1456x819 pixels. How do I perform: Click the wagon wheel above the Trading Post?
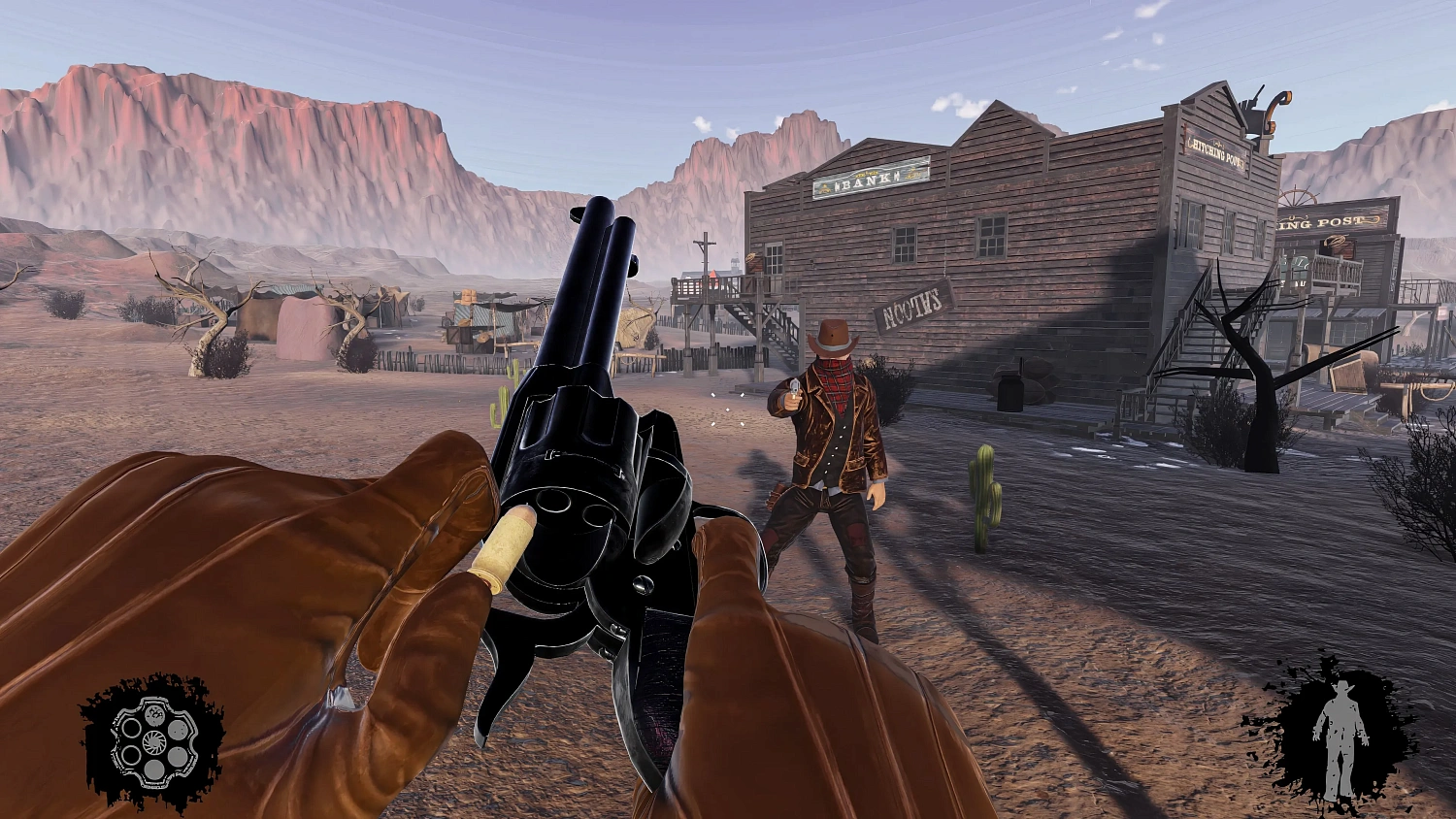(1298, 196)
